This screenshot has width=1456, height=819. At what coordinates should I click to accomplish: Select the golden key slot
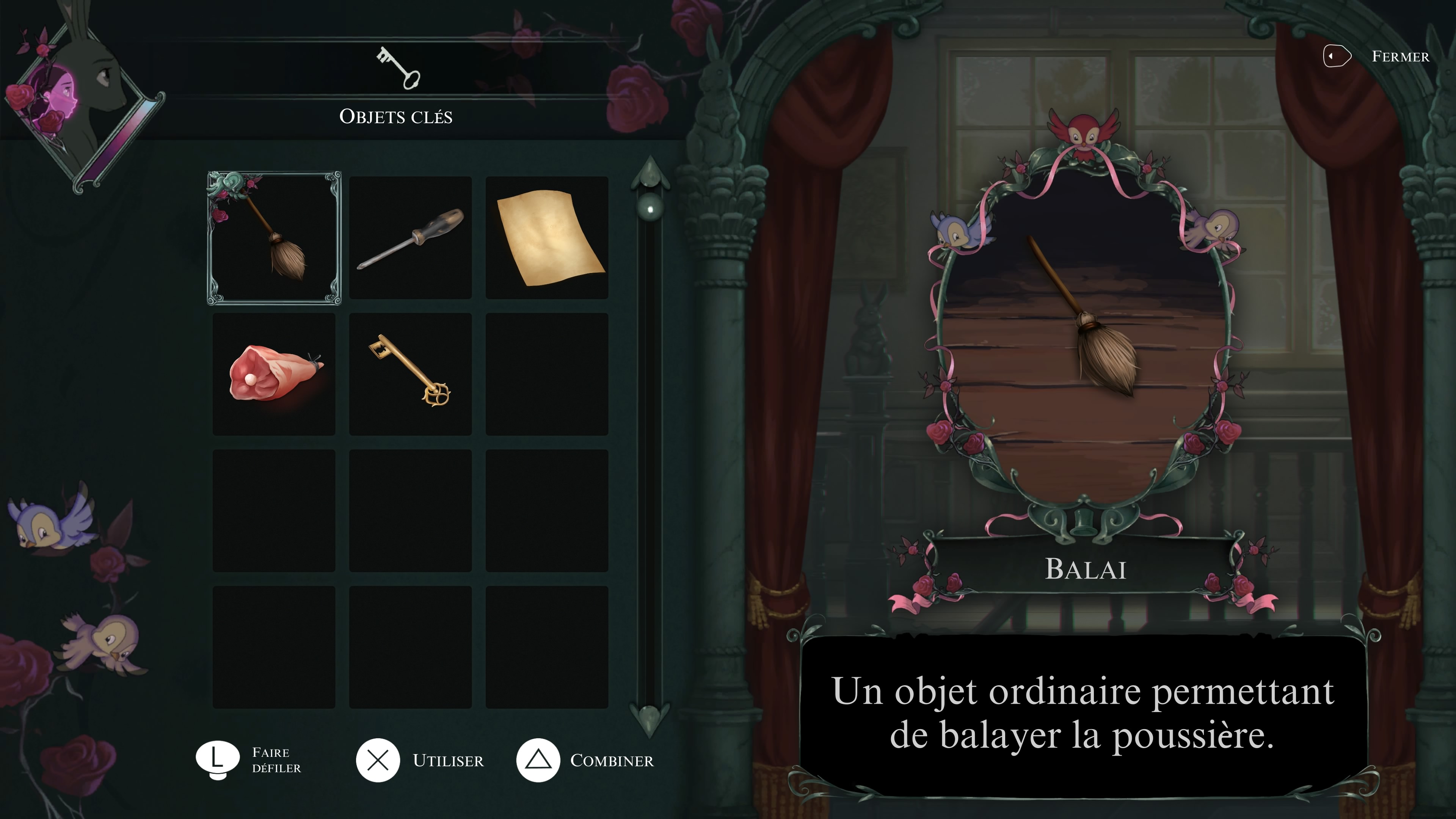(410, 374)
